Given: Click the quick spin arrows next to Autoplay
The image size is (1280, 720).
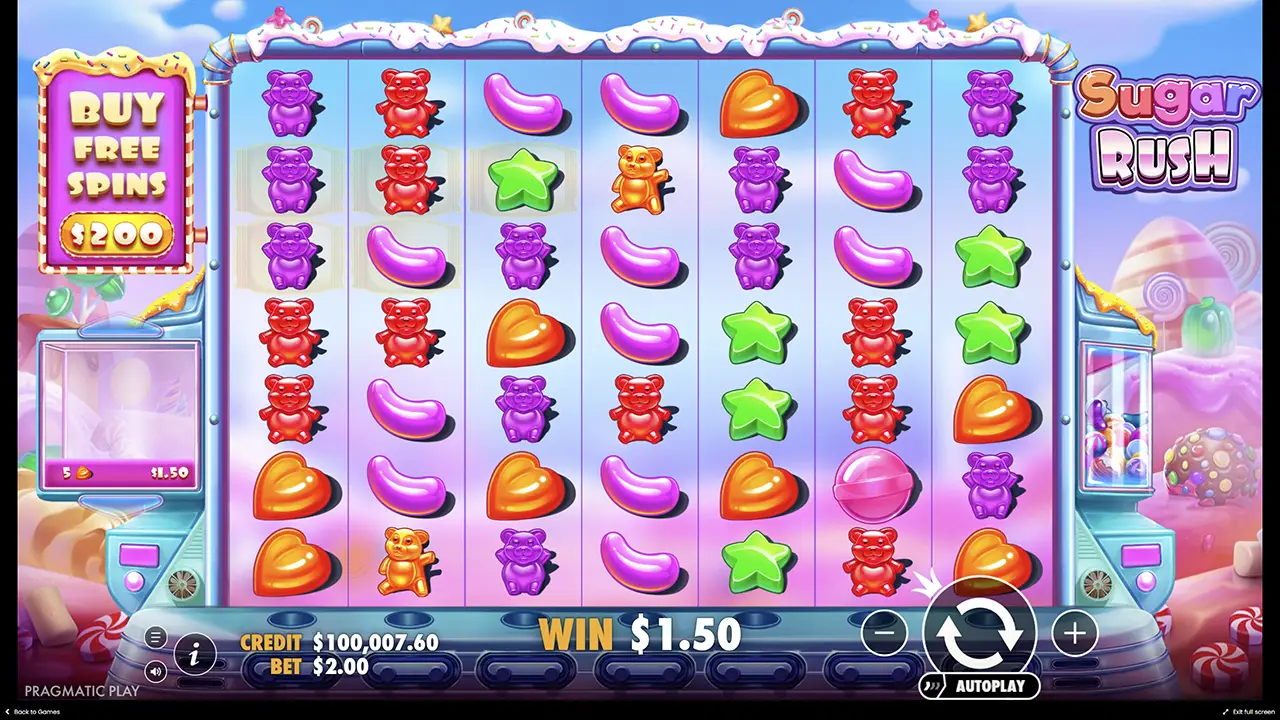Looking at the screenshot, I should (934, 686).
